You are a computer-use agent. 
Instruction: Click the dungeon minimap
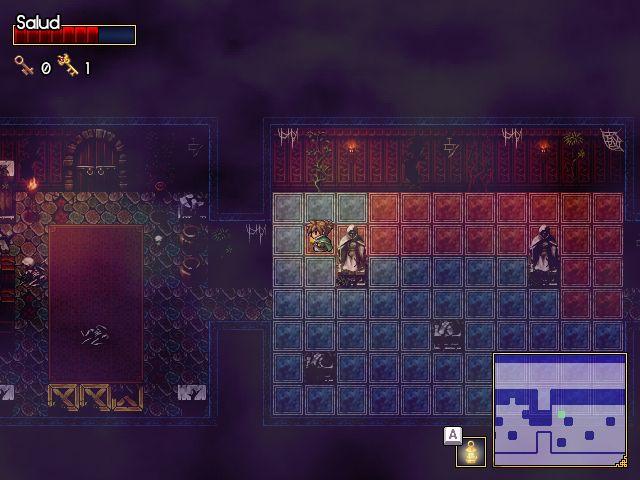tap(560, 410)
